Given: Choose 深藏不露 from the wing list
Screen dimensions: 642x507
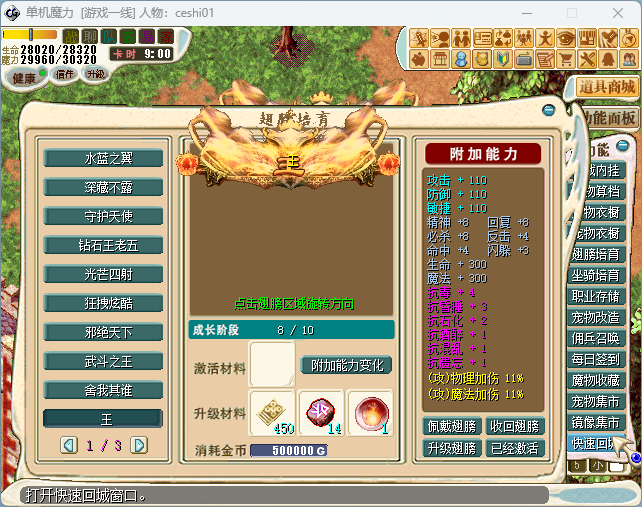Looking at the screenshot, I should click(x=102, y=187).
